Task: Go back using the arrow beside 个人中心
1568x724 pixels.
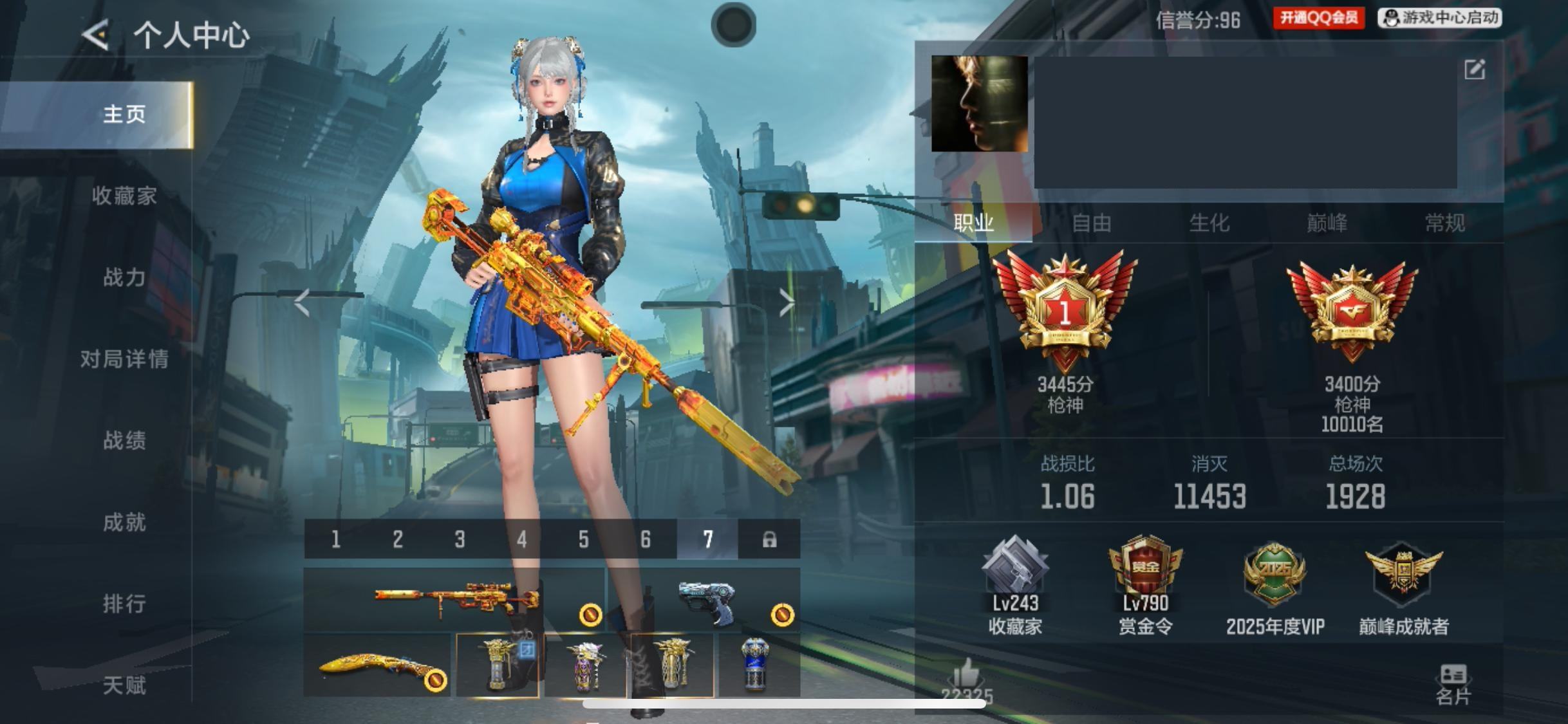Action: [x=95, y=35]
